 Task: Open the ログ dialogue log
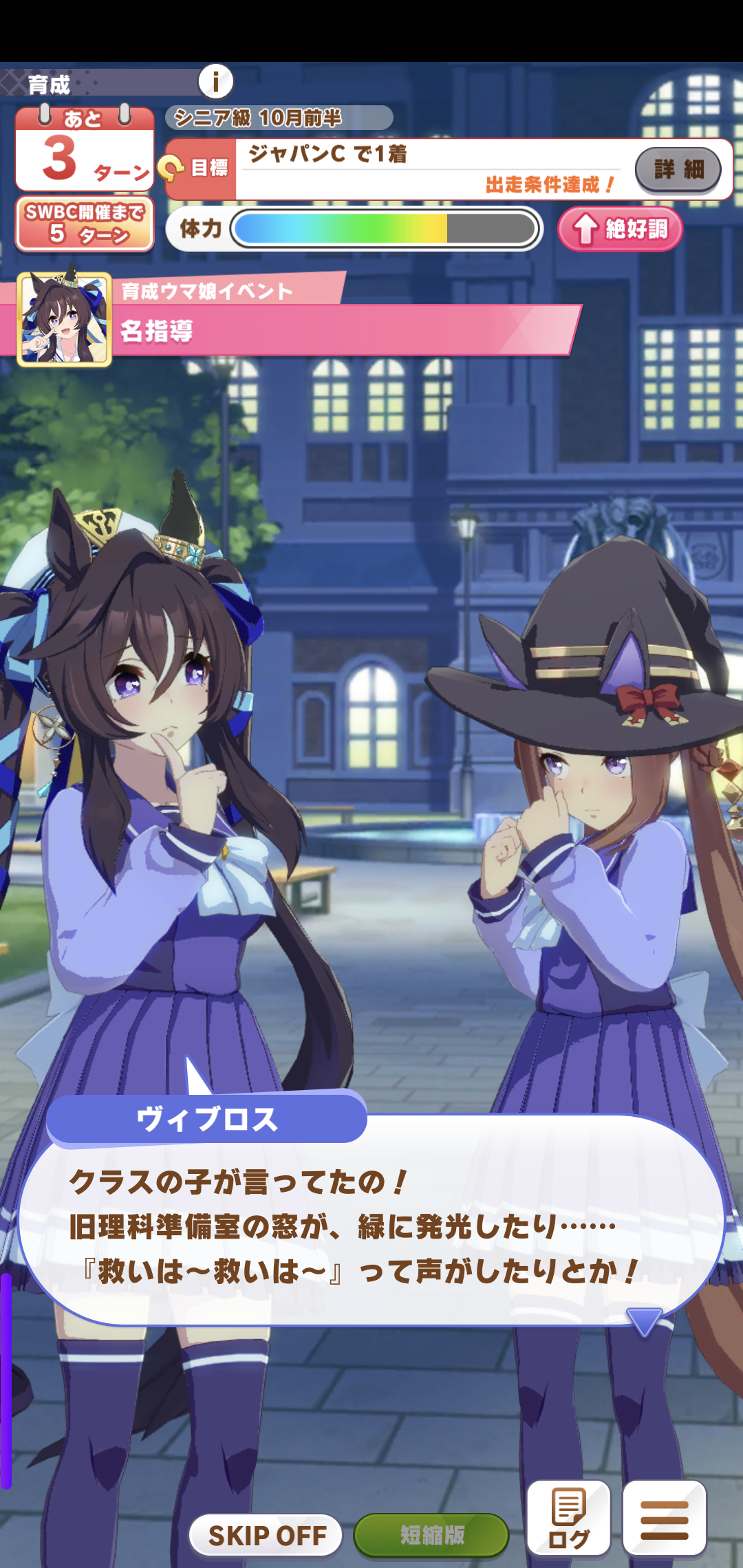(x=568, y=1518)
